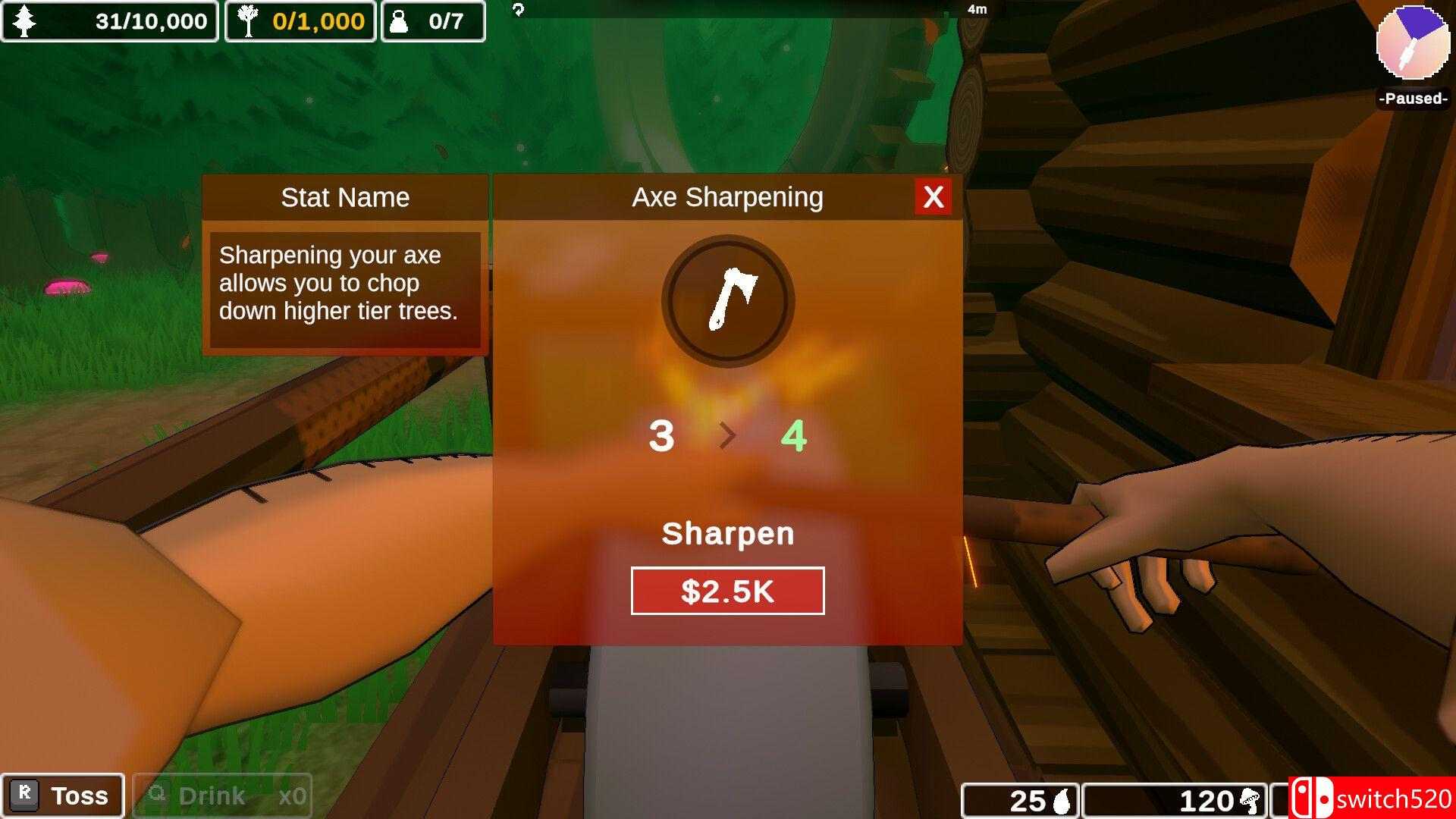1456x819 pixels.
Task: Select the Stat Name header
Action: [x=345, y=197]
